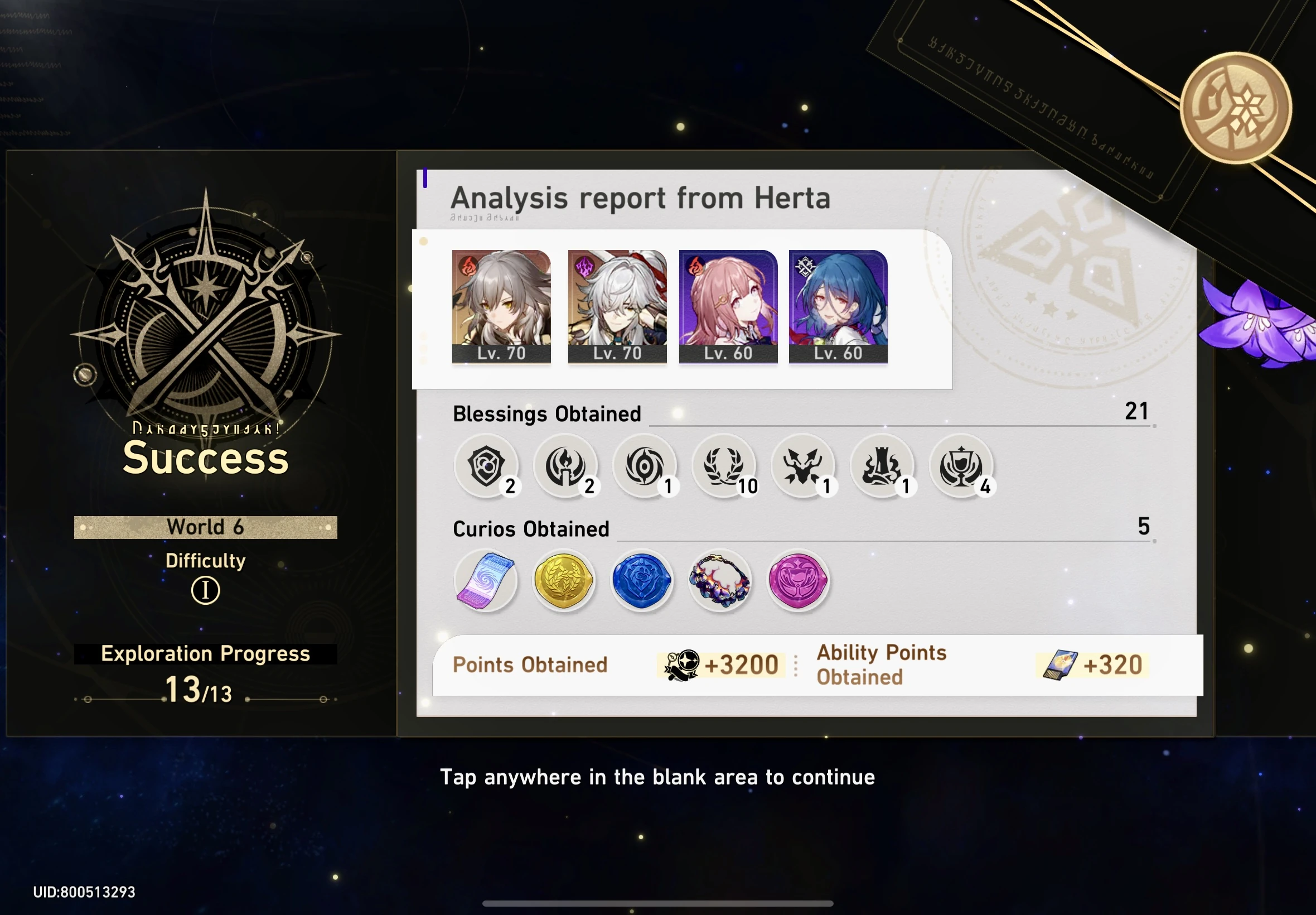
Task: Select the Preservation blessing shield icon
Action: click(x=487, y=466)
